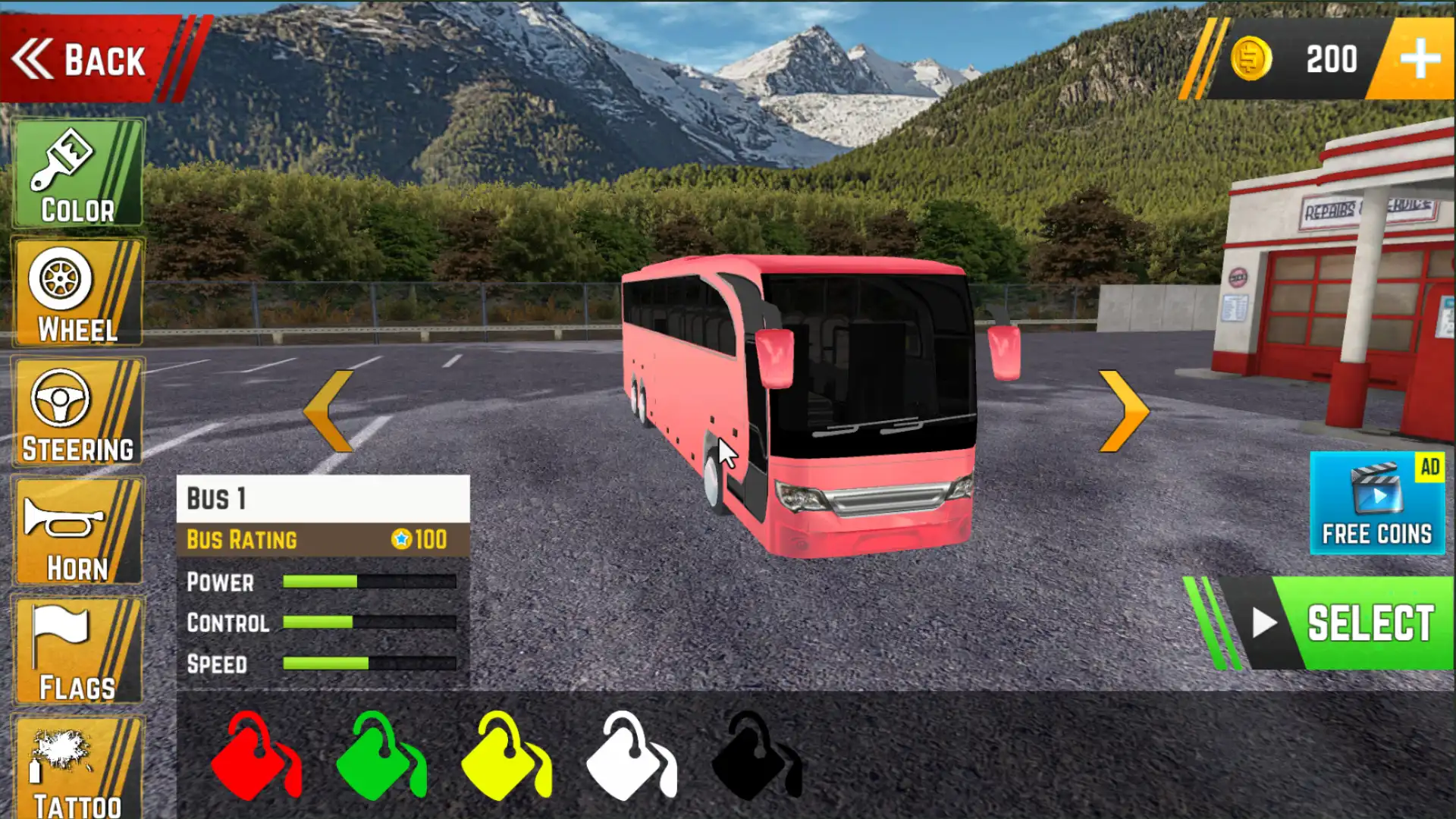The image size is (1456, 819).
Task: Pick the red paint bucket
Action: coord(254,757)
